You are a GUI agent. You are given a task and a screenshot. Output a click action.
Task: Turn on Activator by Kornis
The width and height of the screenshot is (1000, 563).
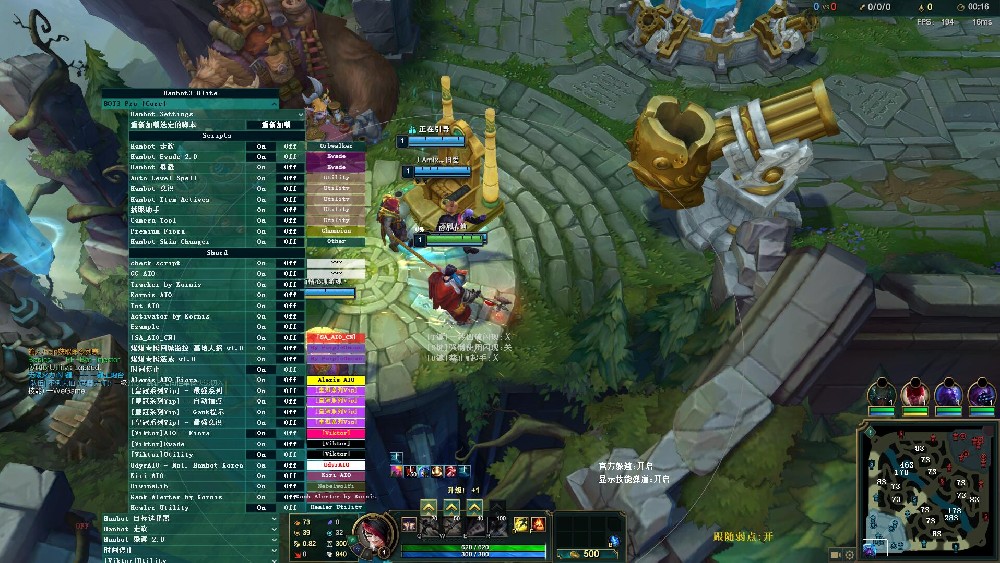point(261,316)
